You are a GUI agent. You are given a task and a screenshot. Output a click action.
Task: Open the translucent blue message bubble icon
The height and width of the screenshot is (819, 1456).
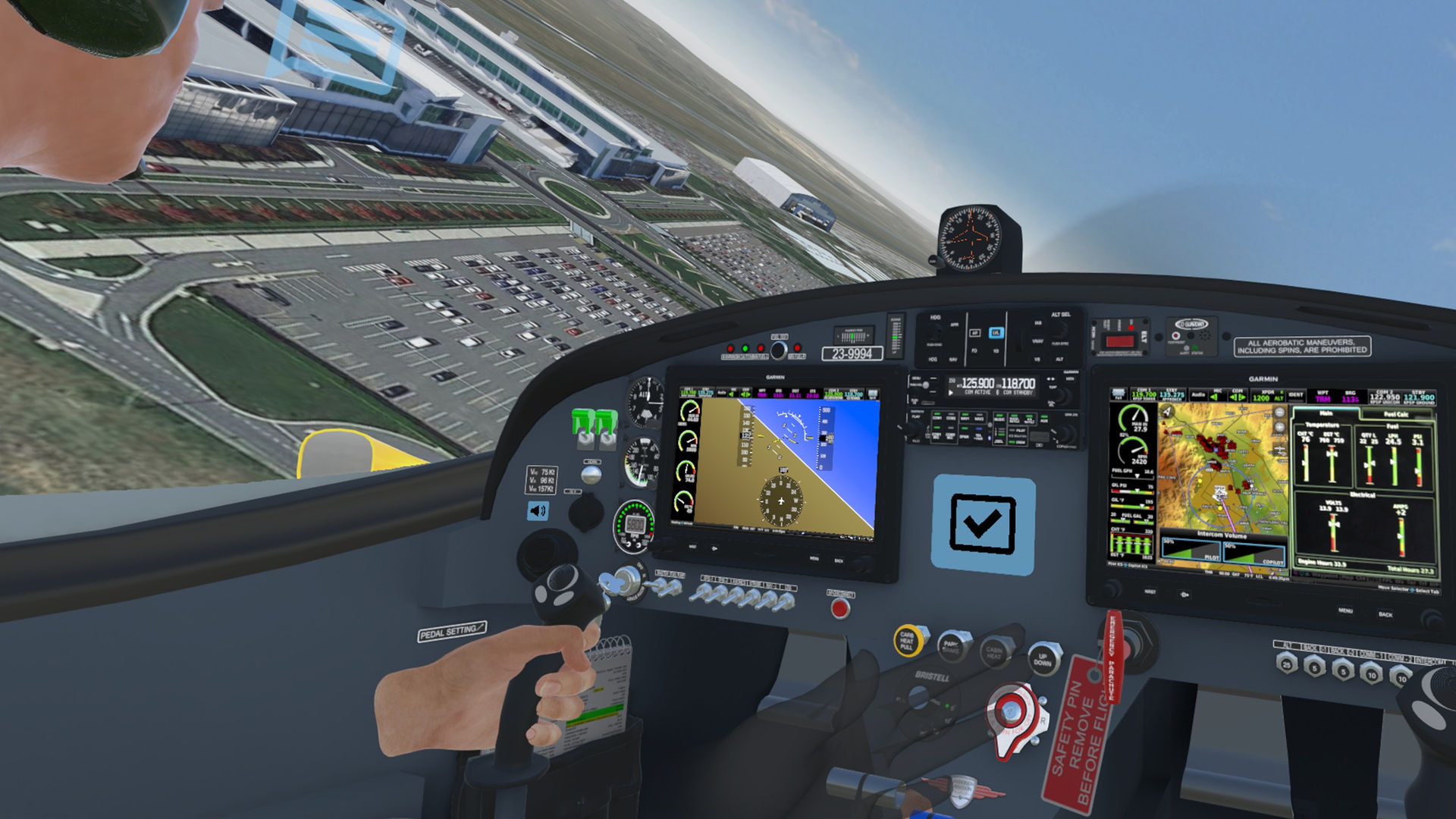337,44
